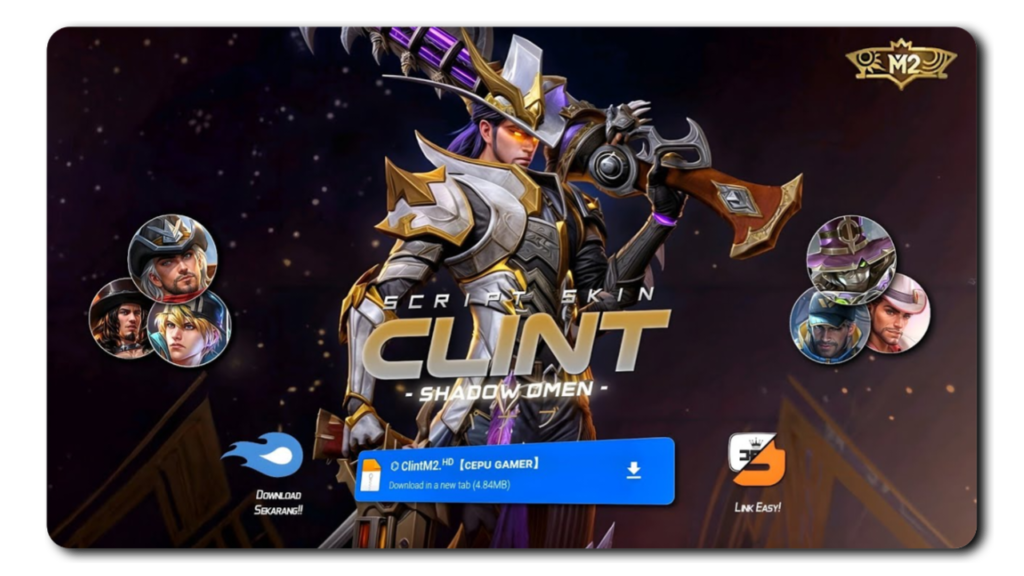1024x576 pixels.
Task: Click the white download arrow icon
Action: (633, 470)
